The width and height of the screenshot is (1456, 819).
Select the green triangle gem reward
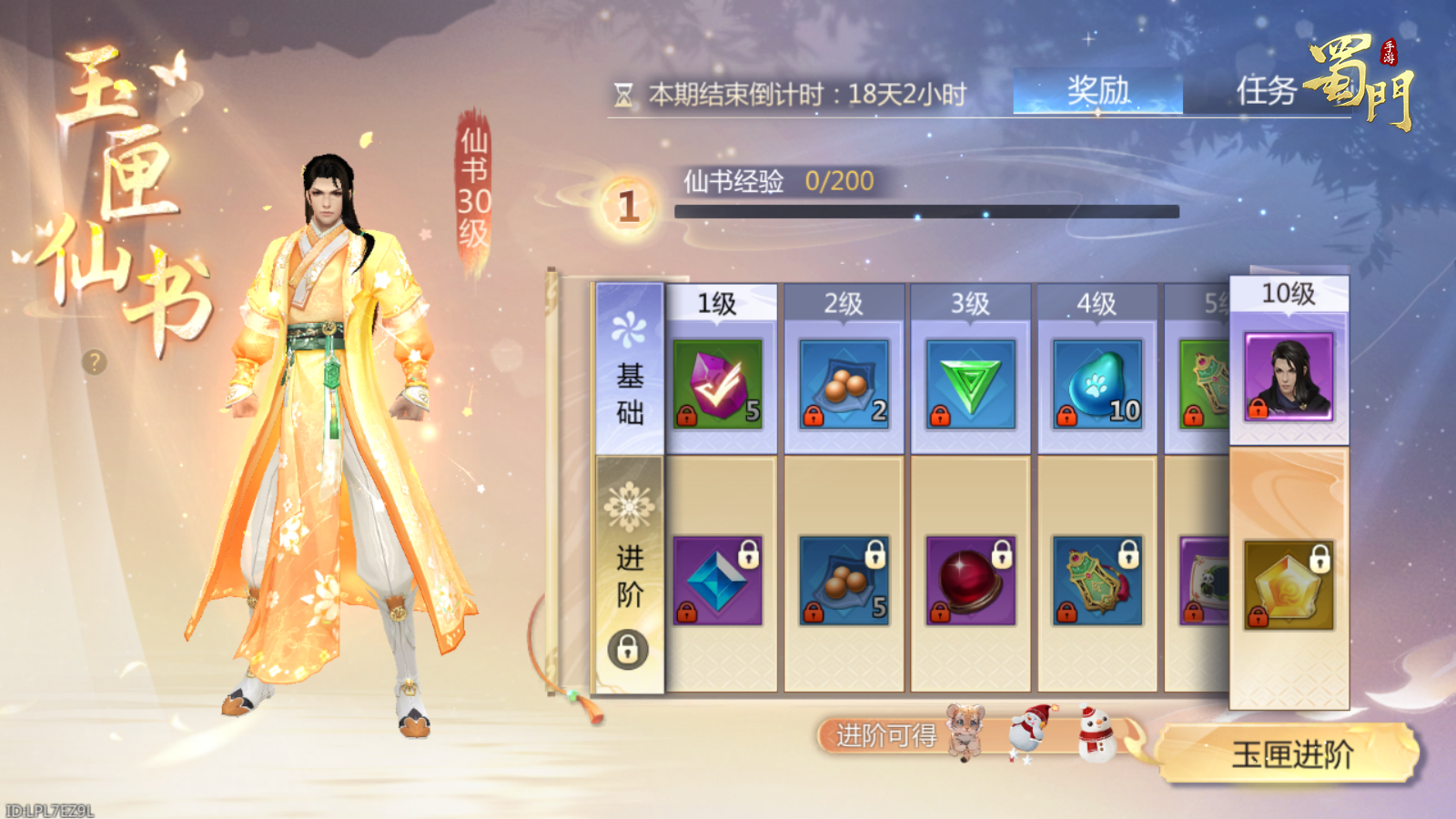970,383
